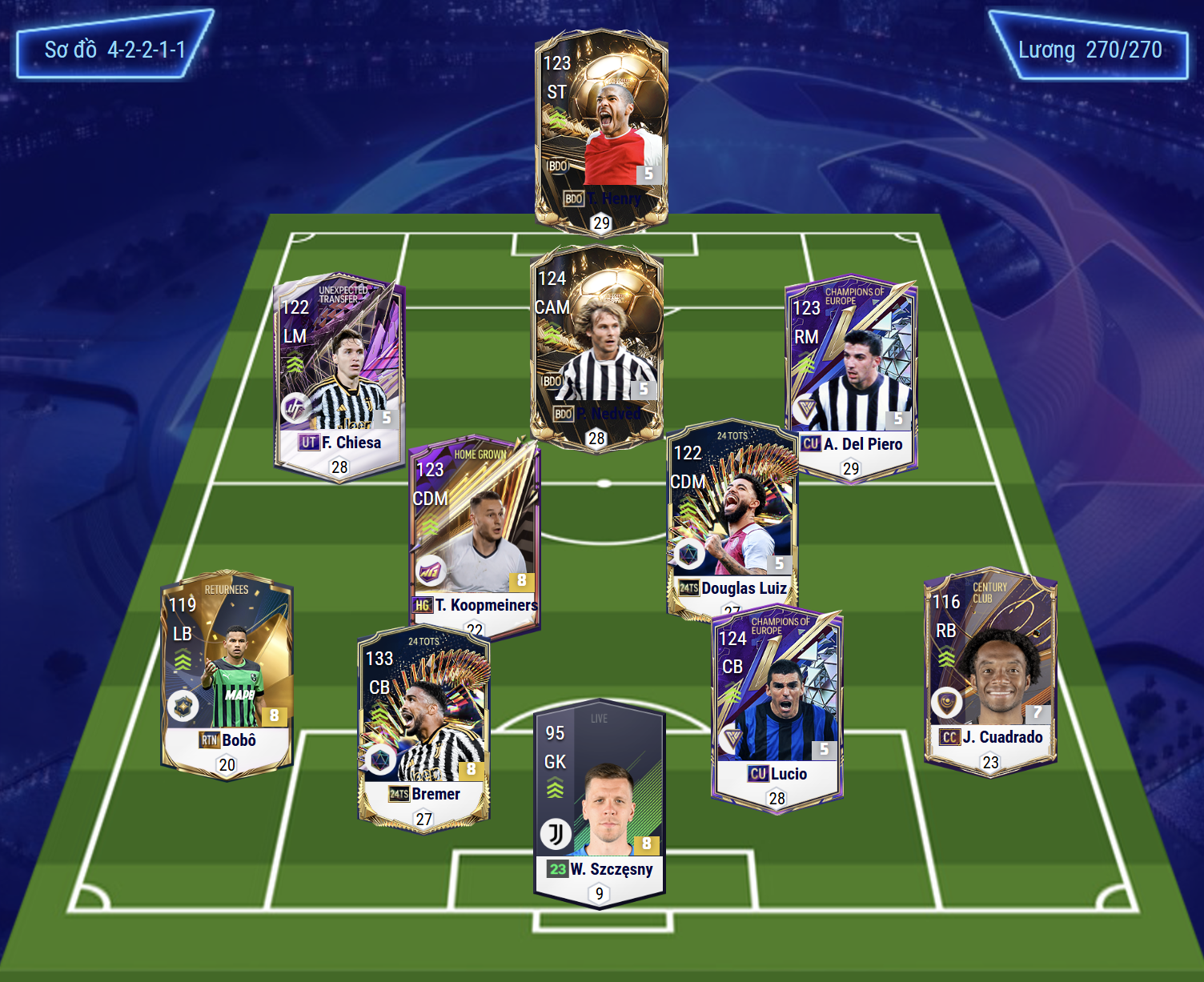1204x982 pixels.
Task: Click the Lương 270/270 salary panel
Action: 1090,50
